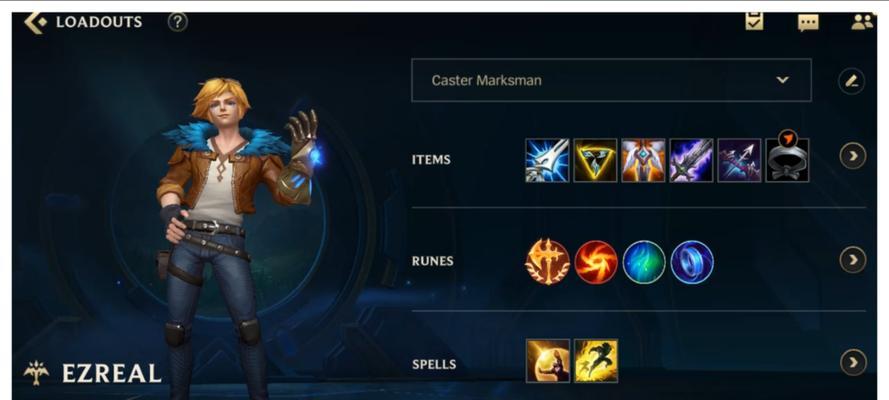This screenshot has width=889, height=400.
Task: Open the question mark help button
Action: [x=178, y=21]
